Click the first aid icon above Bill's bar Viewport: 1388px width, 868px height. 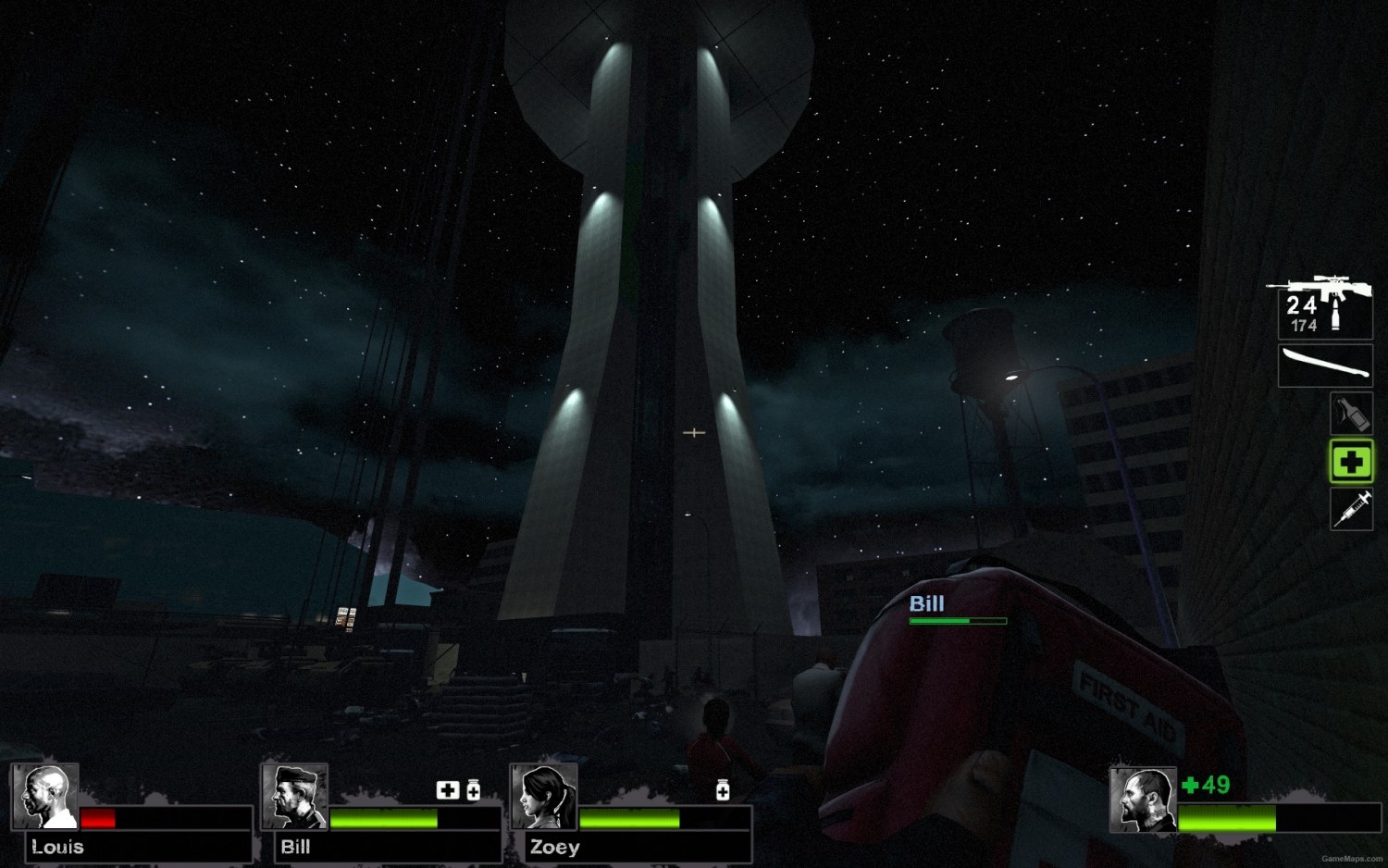(x=449, y=789)
